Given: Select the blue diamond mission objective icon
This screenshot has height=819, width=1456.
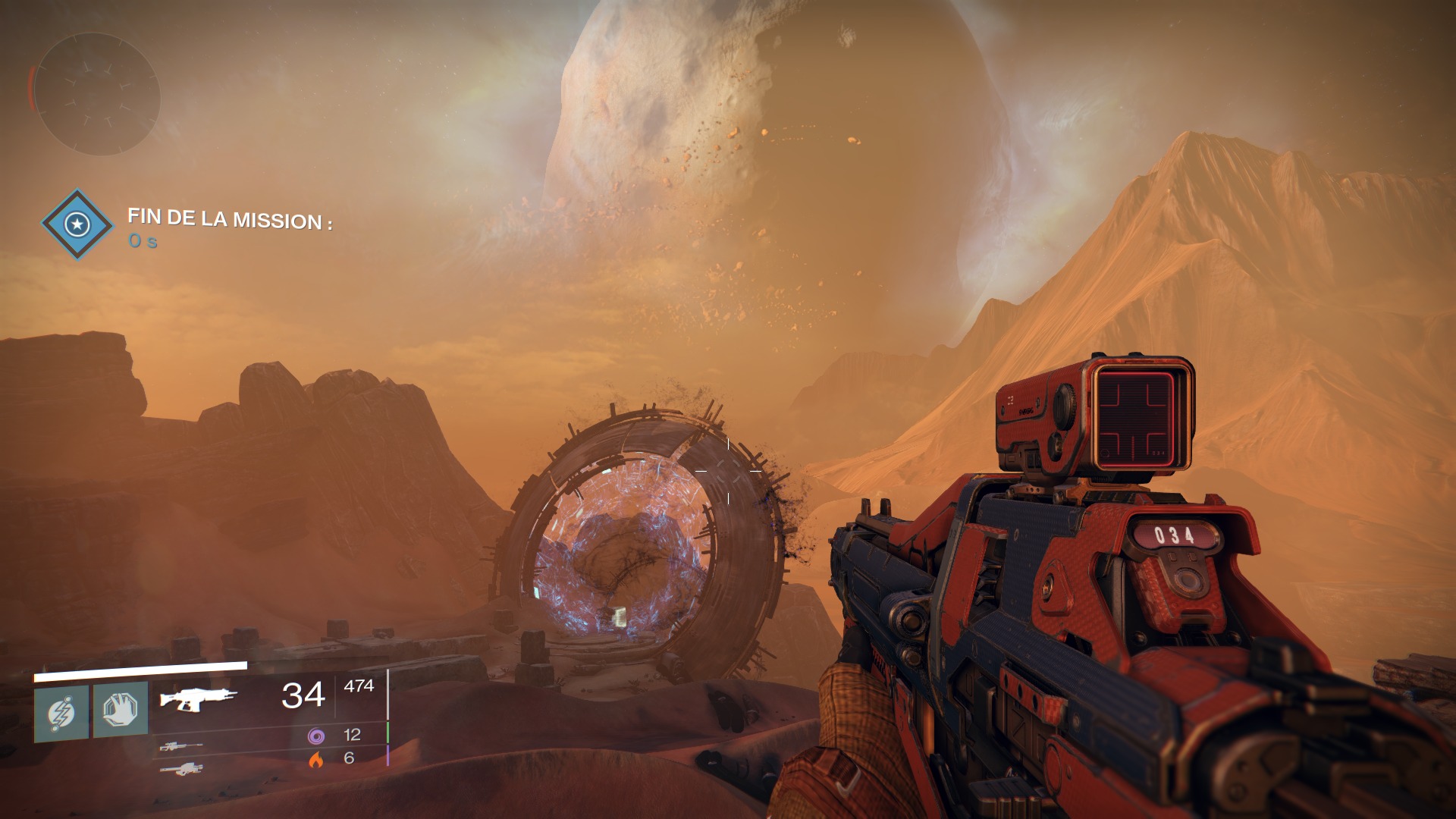Looking at the screenshot, I should tap(77, 224).
